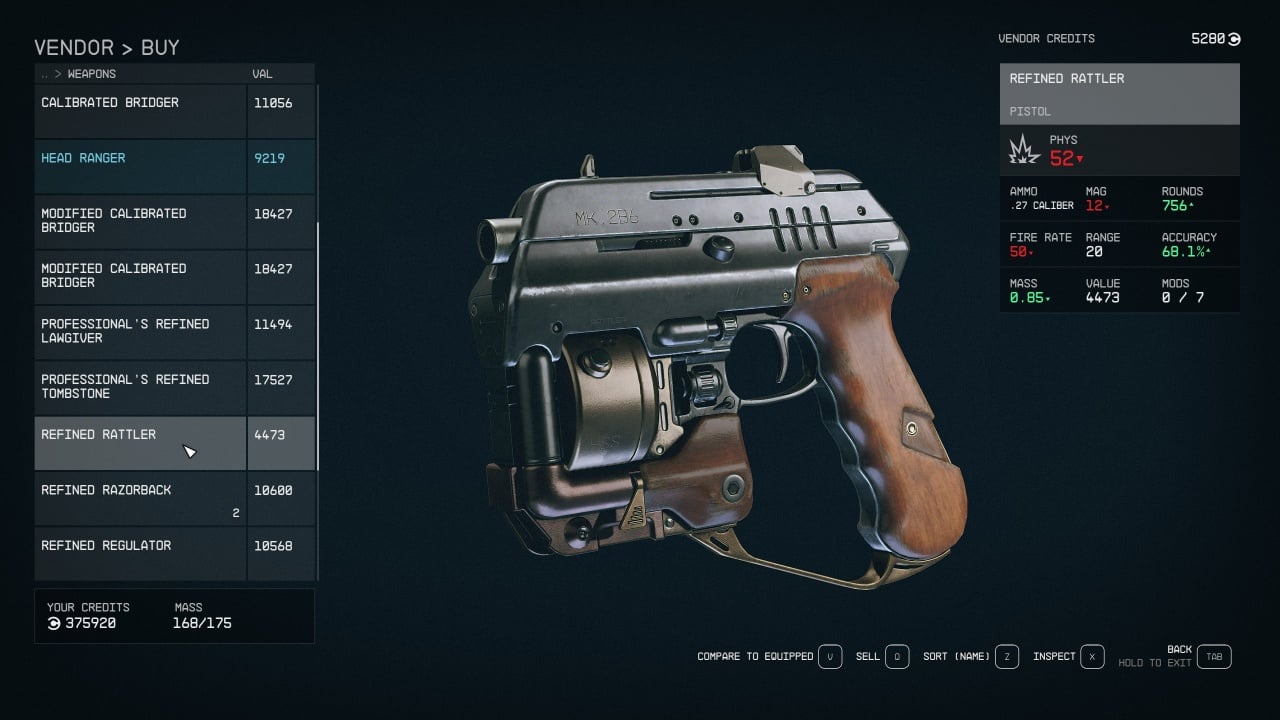Select the Refined Razorback row
Screen dimensions: 1280x720
tap(140, 498)
